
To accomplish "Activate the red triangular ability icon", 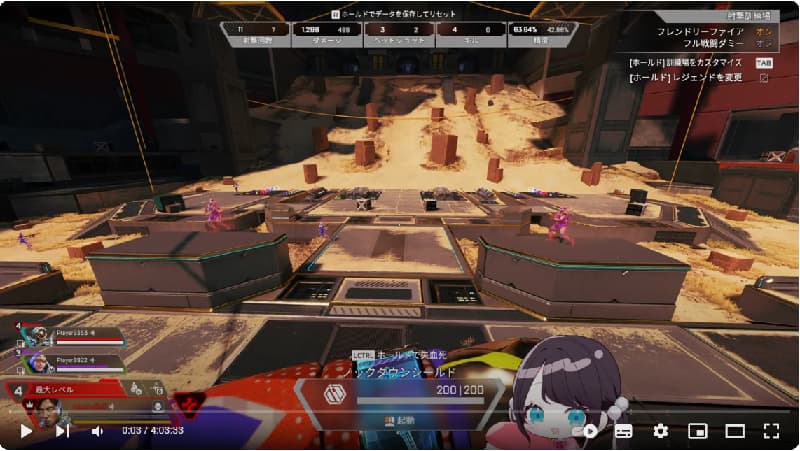I will (189, 403).
